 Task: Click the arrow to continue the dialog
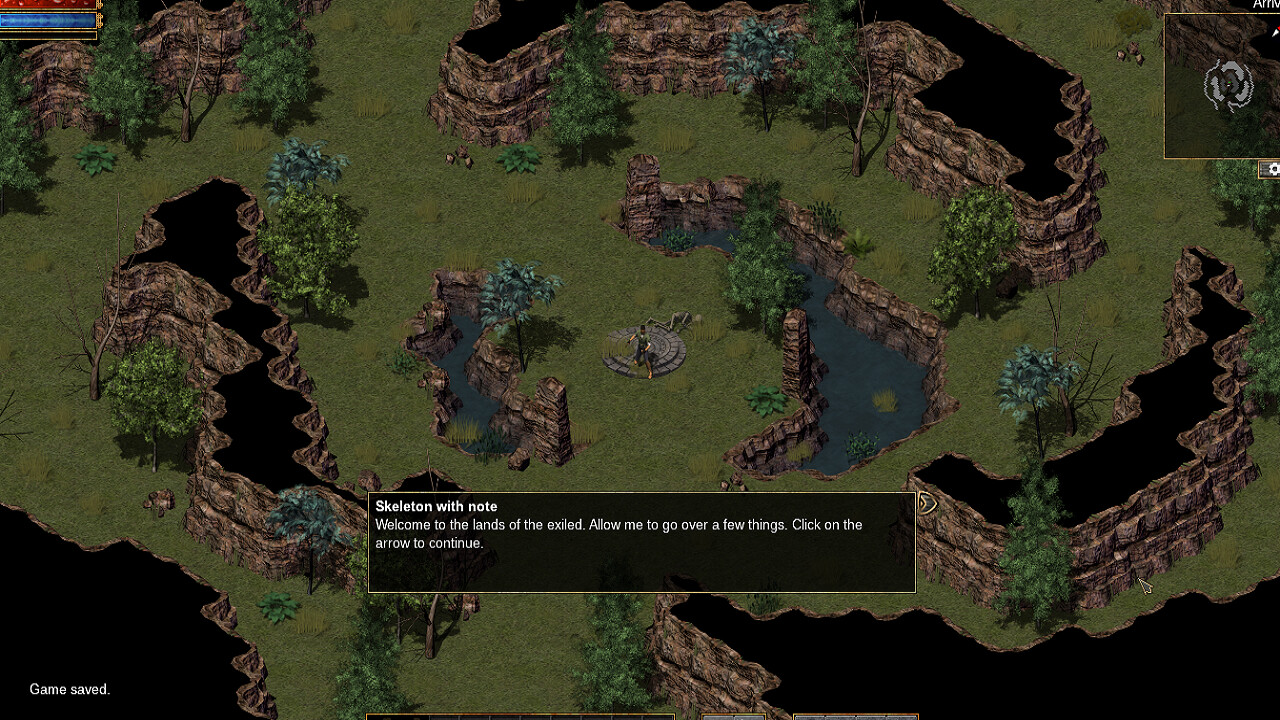click(925, 503)
